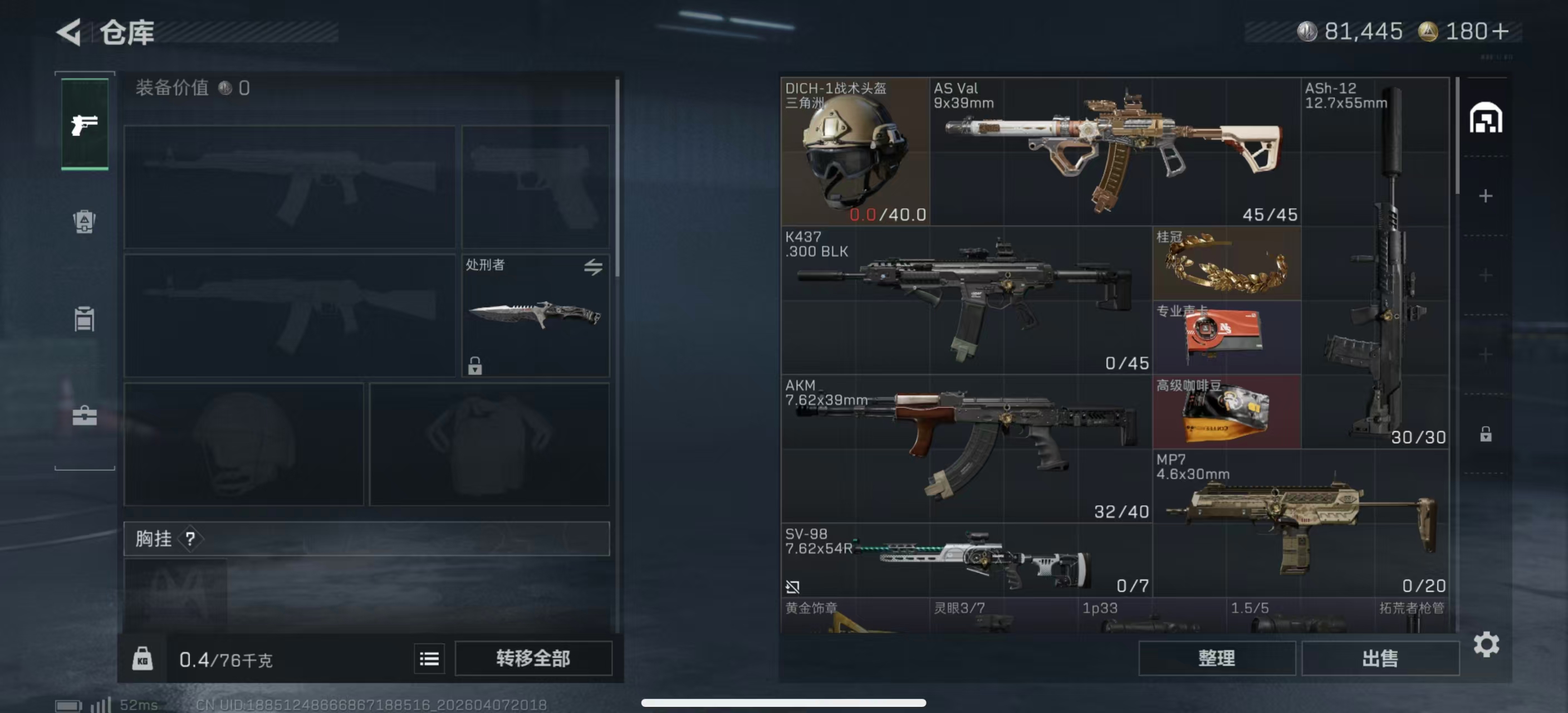Open stash settings with the gear icon
1568x713 pixels.
point(1486,644)
